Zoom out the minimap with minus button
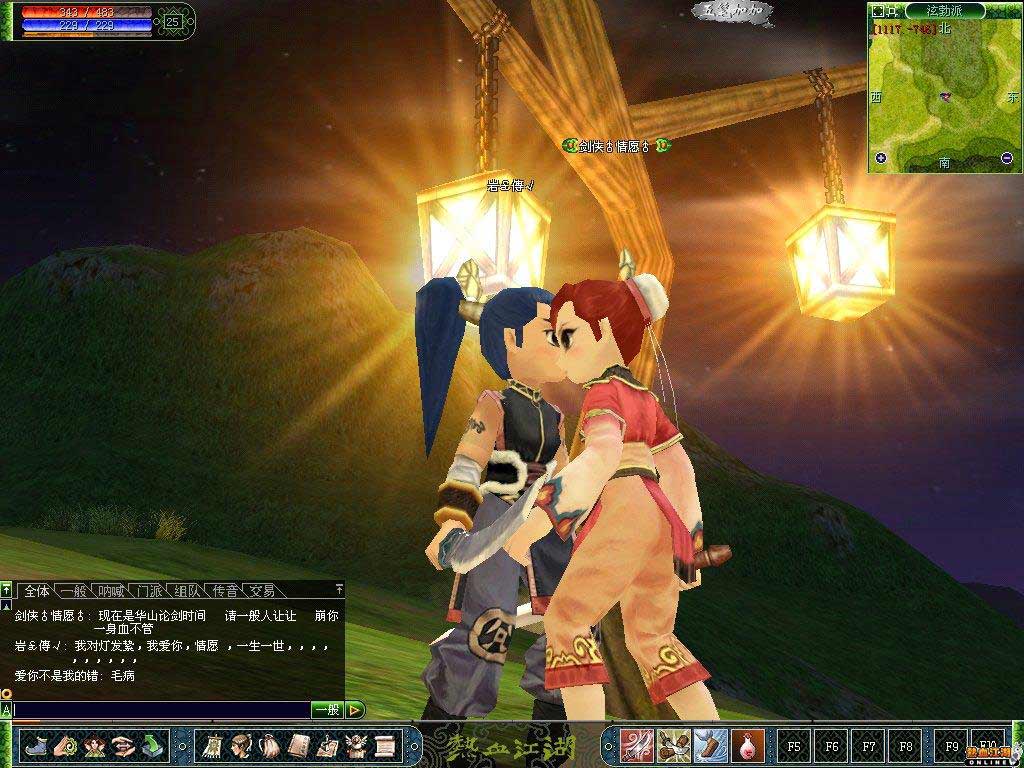The height and width of the screenshot is (768, 1024). 1006,158
